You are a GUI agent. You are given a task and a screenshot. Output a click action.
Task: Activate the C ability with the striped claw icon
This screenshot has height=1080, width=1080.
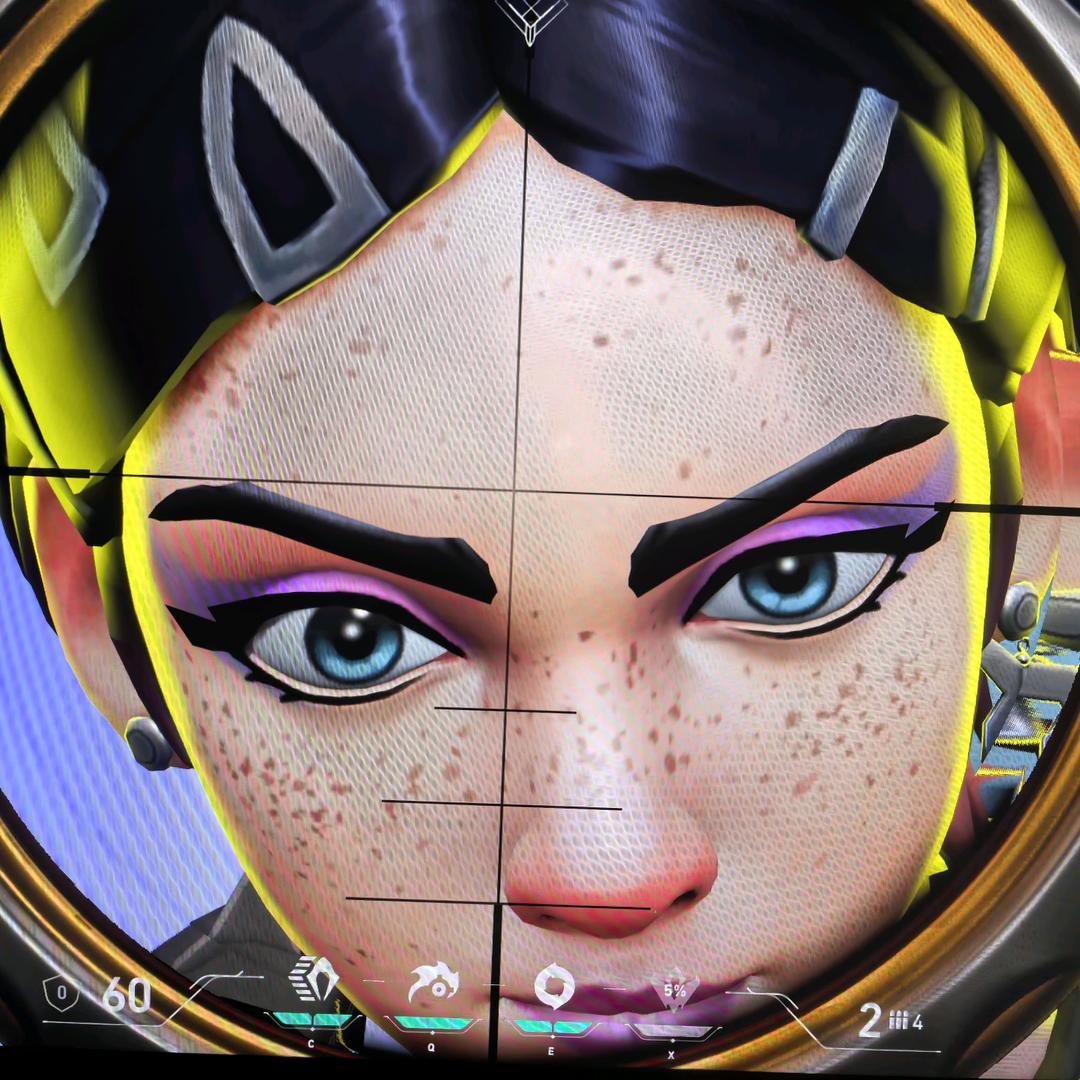coord(313,980)
